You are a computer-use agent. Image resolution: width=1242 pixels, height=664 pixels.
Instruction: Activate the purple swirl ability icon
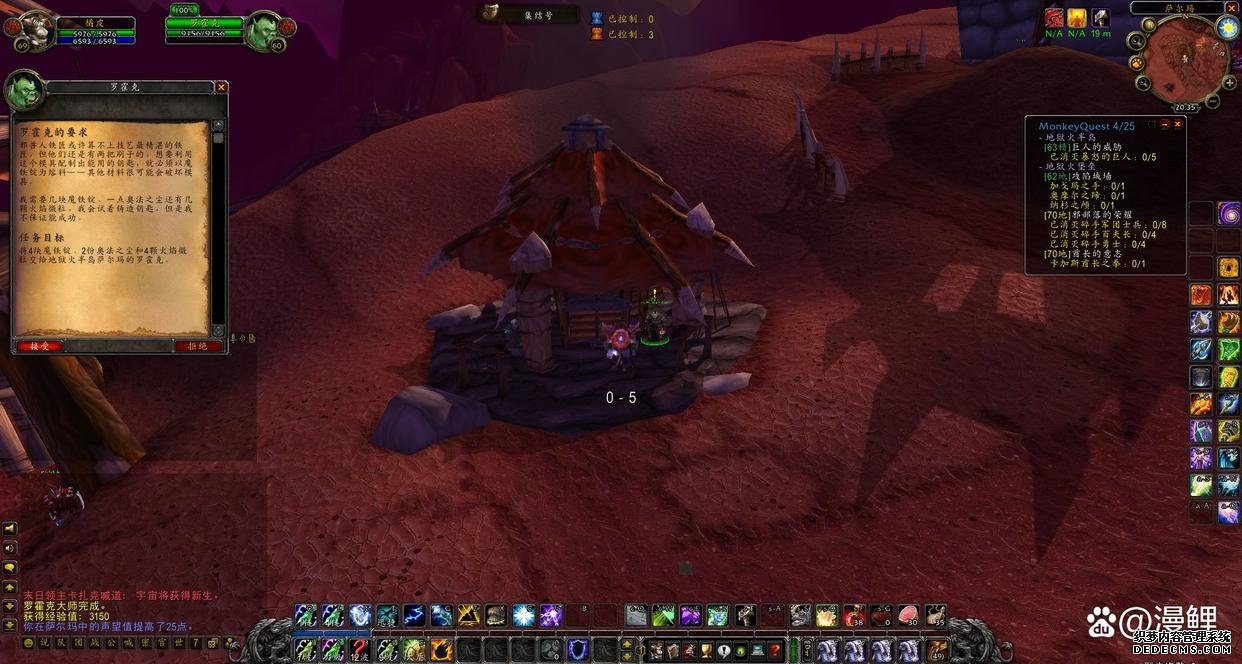tap(1228, 213)
